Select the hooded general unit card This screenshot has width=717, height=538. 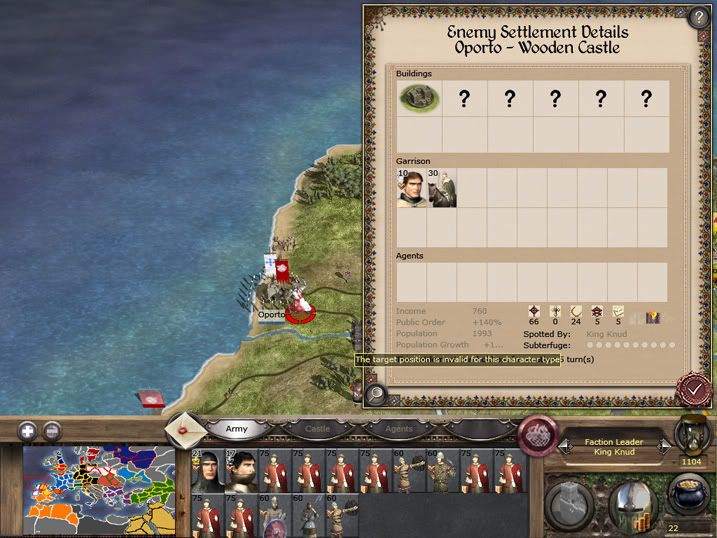[x=205, y=470]
